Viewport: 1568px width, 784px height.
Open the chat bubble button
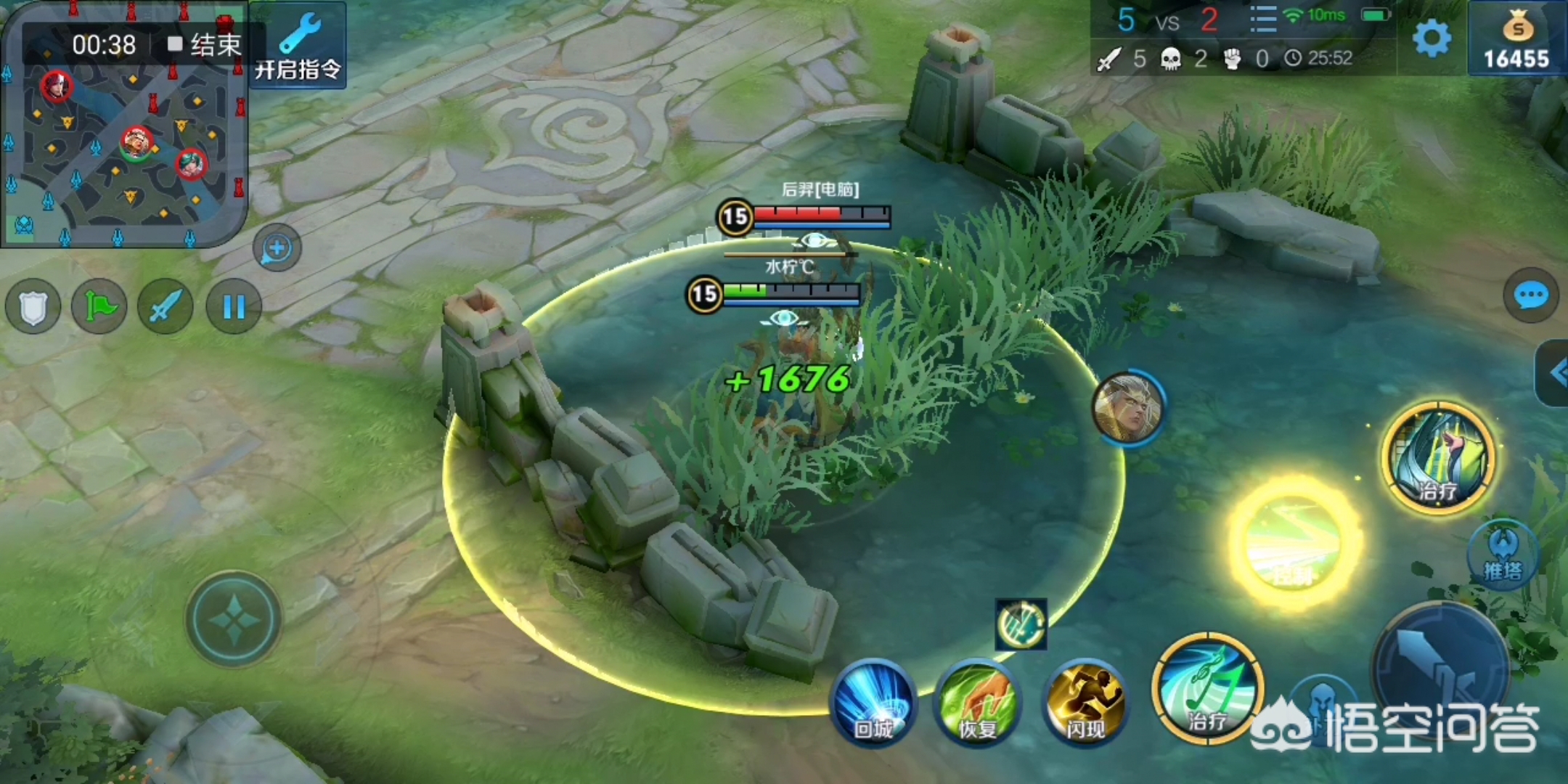point(1530,295)
